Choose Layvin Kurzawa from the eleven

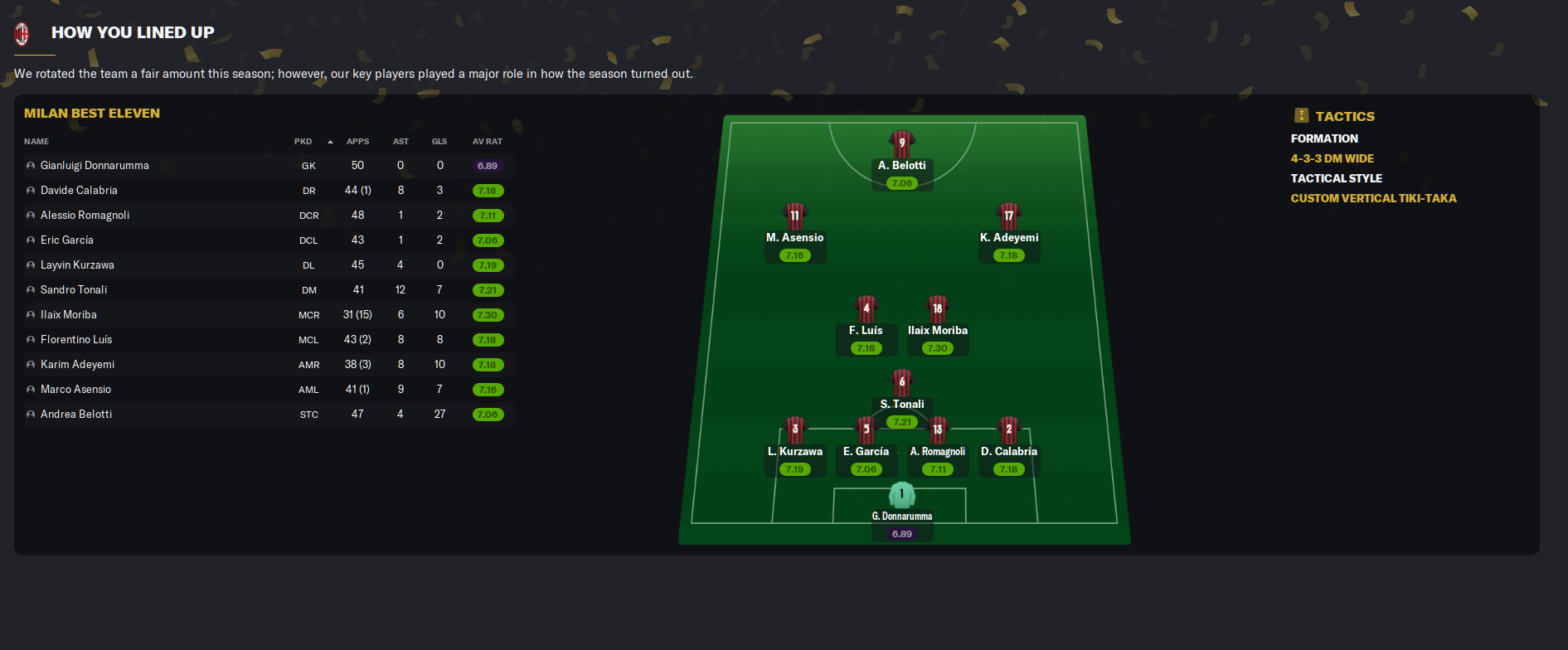[x=77, y=265]
